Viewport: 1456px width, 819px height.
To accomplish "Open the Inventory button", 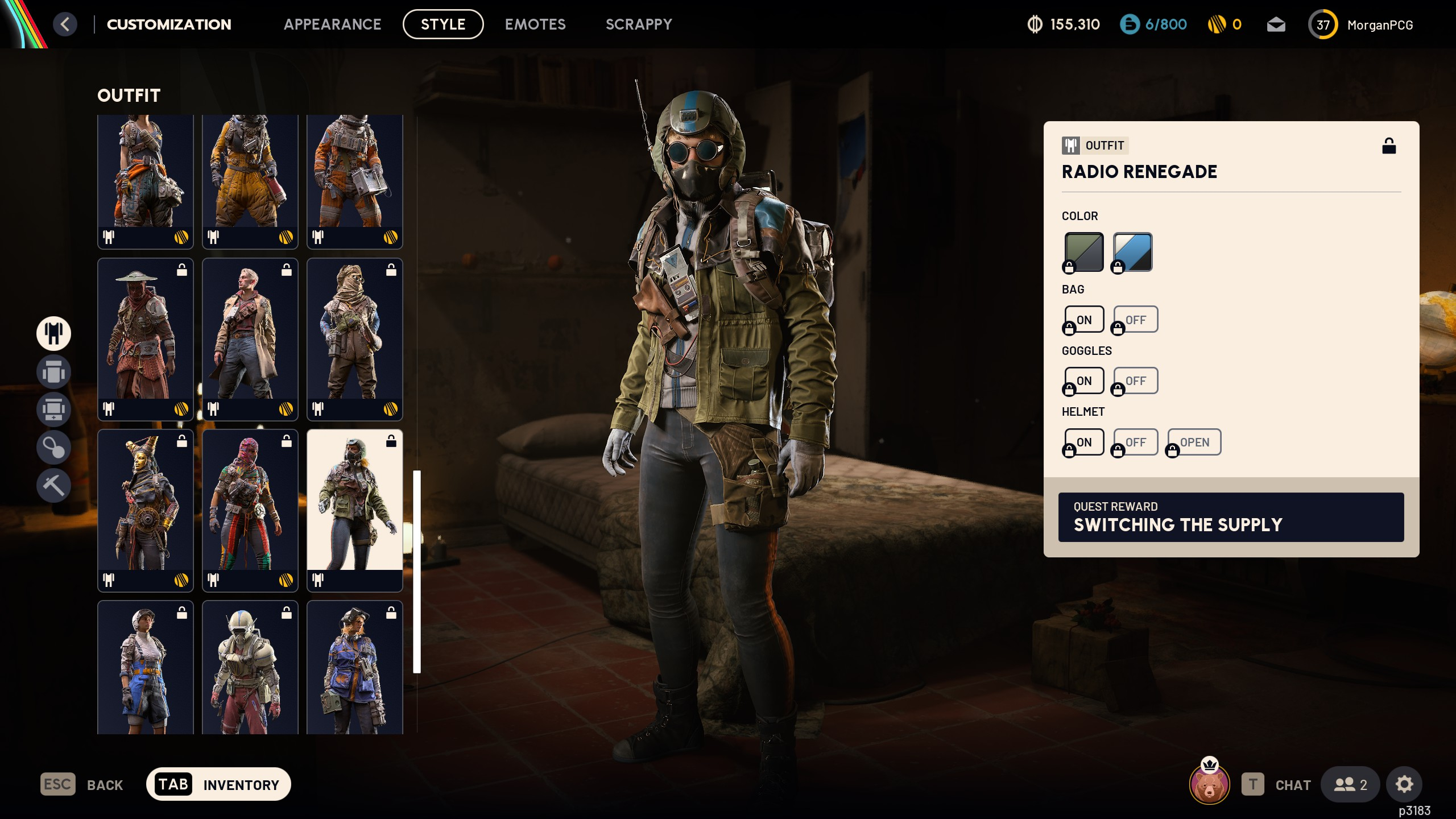I will pyautogui.click(x=218, y=785).
